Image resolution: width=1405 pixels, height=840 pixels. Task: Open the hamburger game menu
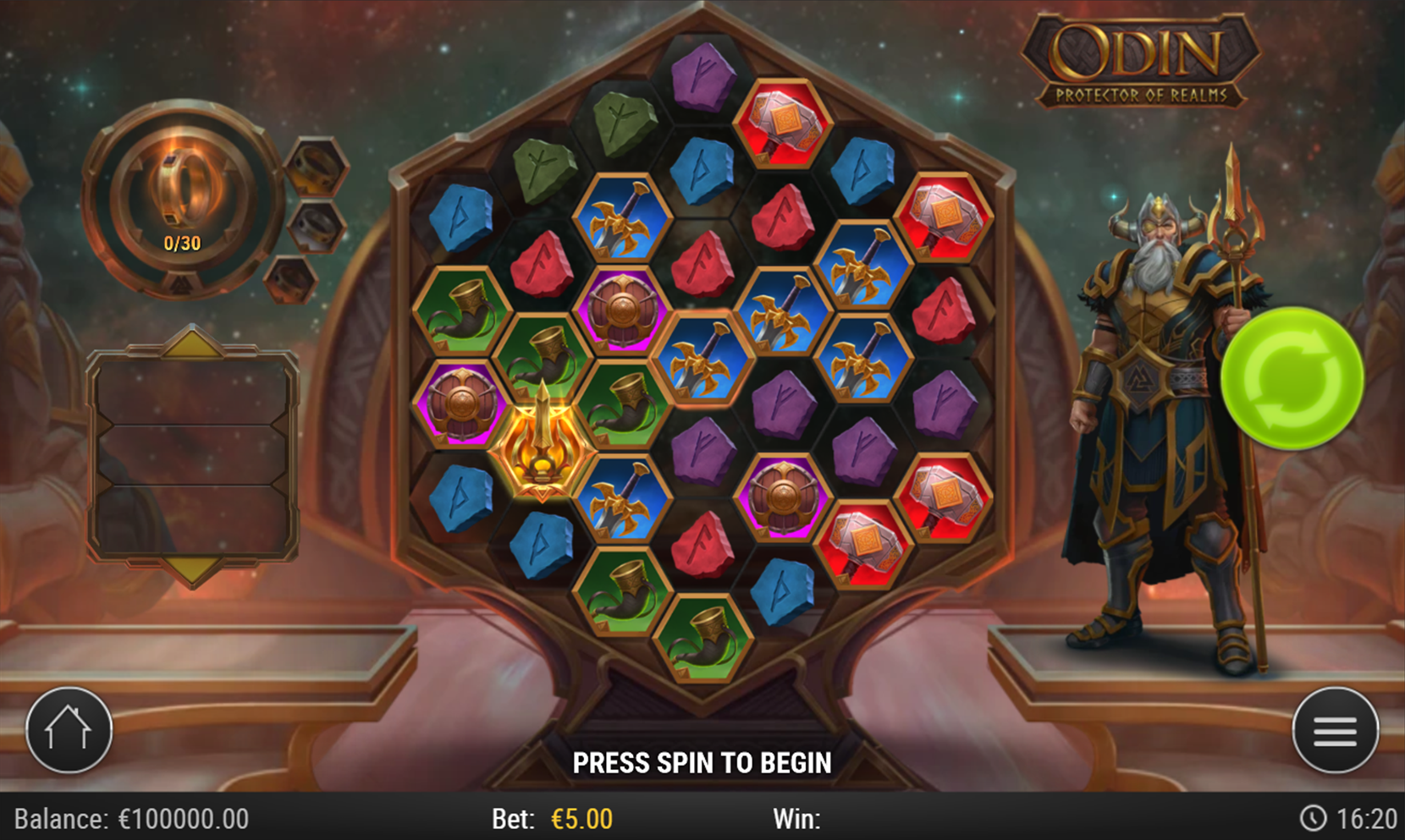pos(1334,731)
